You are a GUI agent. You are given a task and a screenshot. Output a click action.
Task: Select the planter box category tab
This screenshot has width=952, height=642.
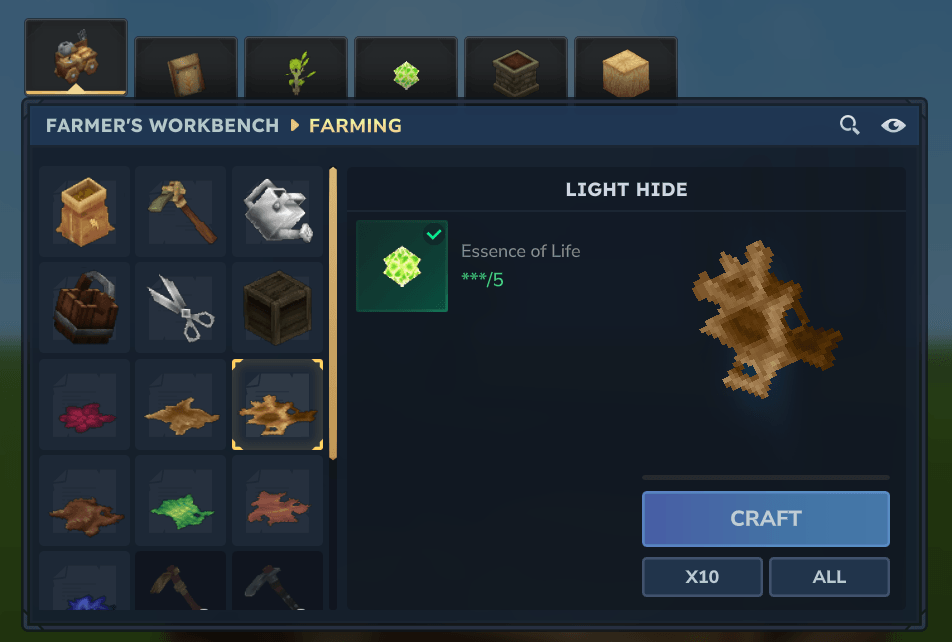(516, 72)
